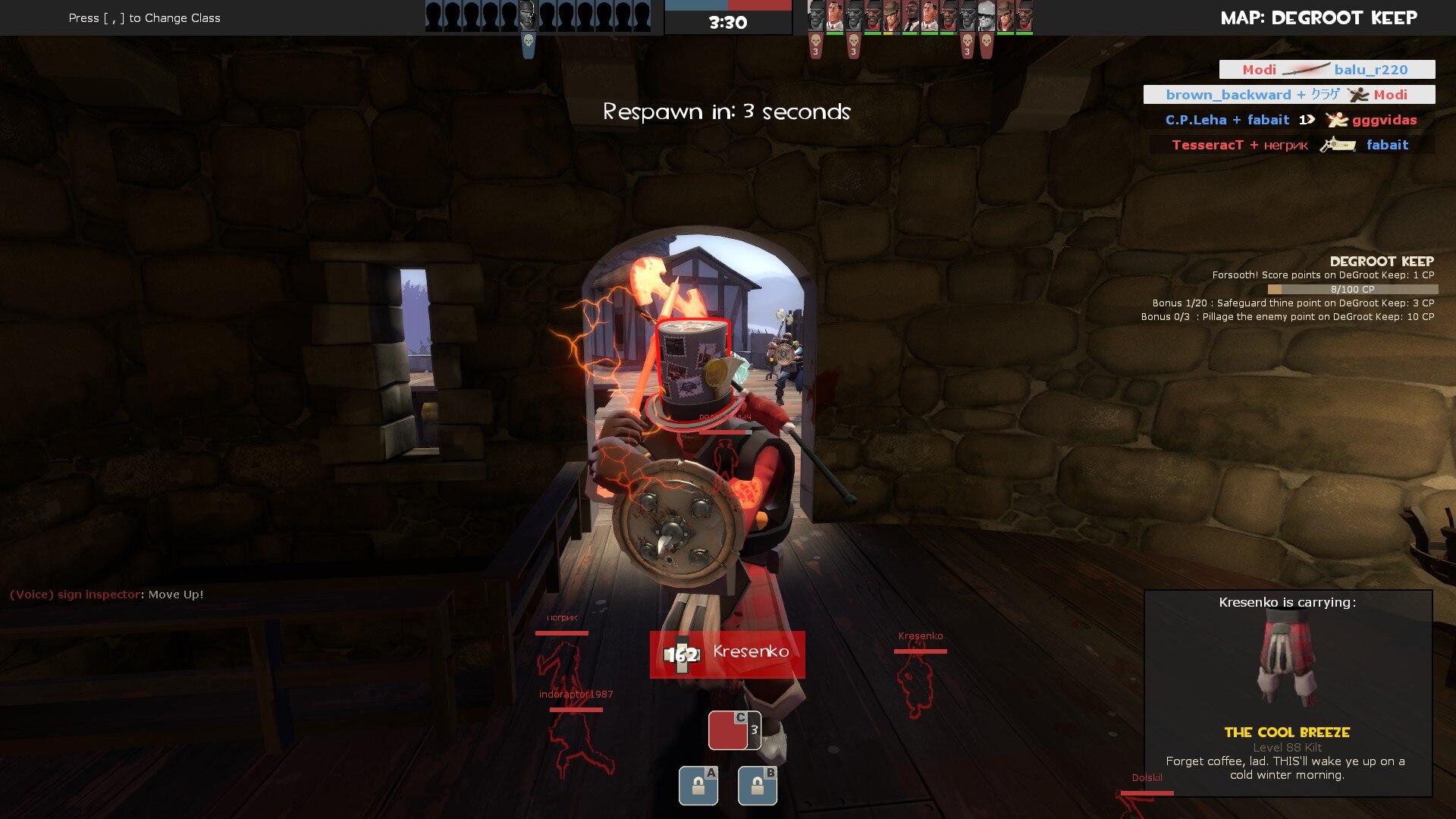The height and width of the screenshot is (819, 1456).
Task: Click the C.P.Leha and fabait kill entry
Action: pos(1291,120)
